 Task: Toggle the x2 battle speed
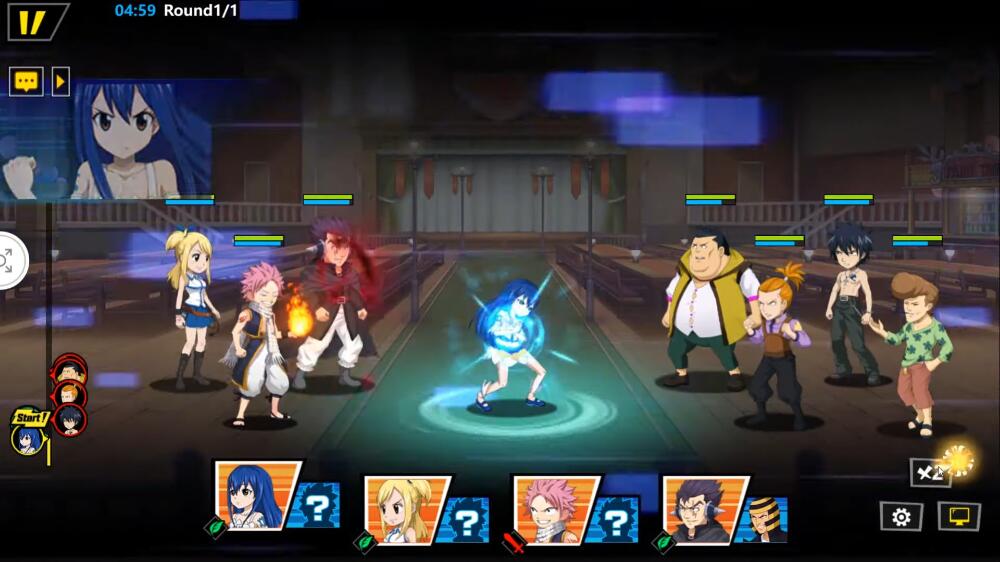tap(931, 472)
